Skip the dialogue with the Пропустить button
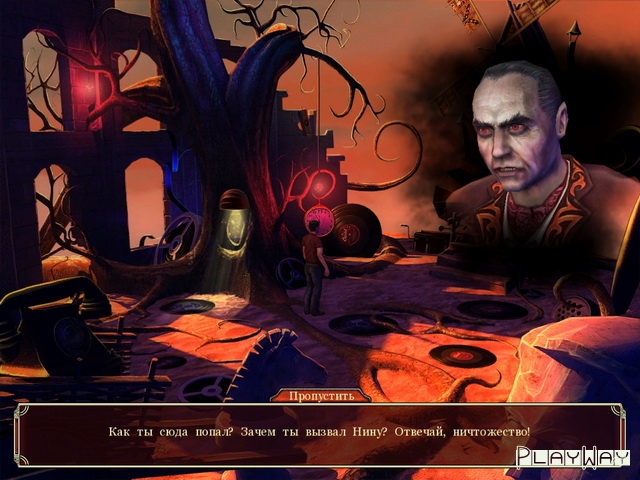 coord(319,395)
